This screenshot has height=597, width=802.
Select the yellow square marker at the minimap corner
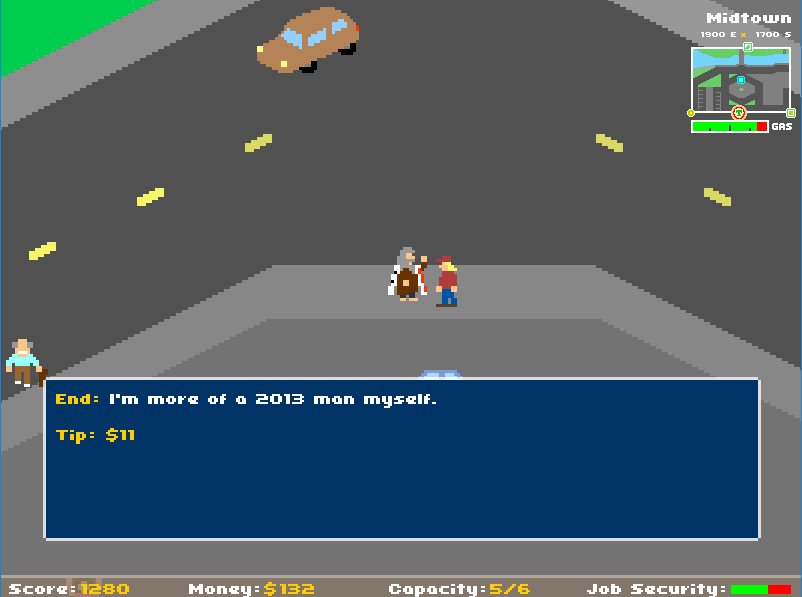791,113
